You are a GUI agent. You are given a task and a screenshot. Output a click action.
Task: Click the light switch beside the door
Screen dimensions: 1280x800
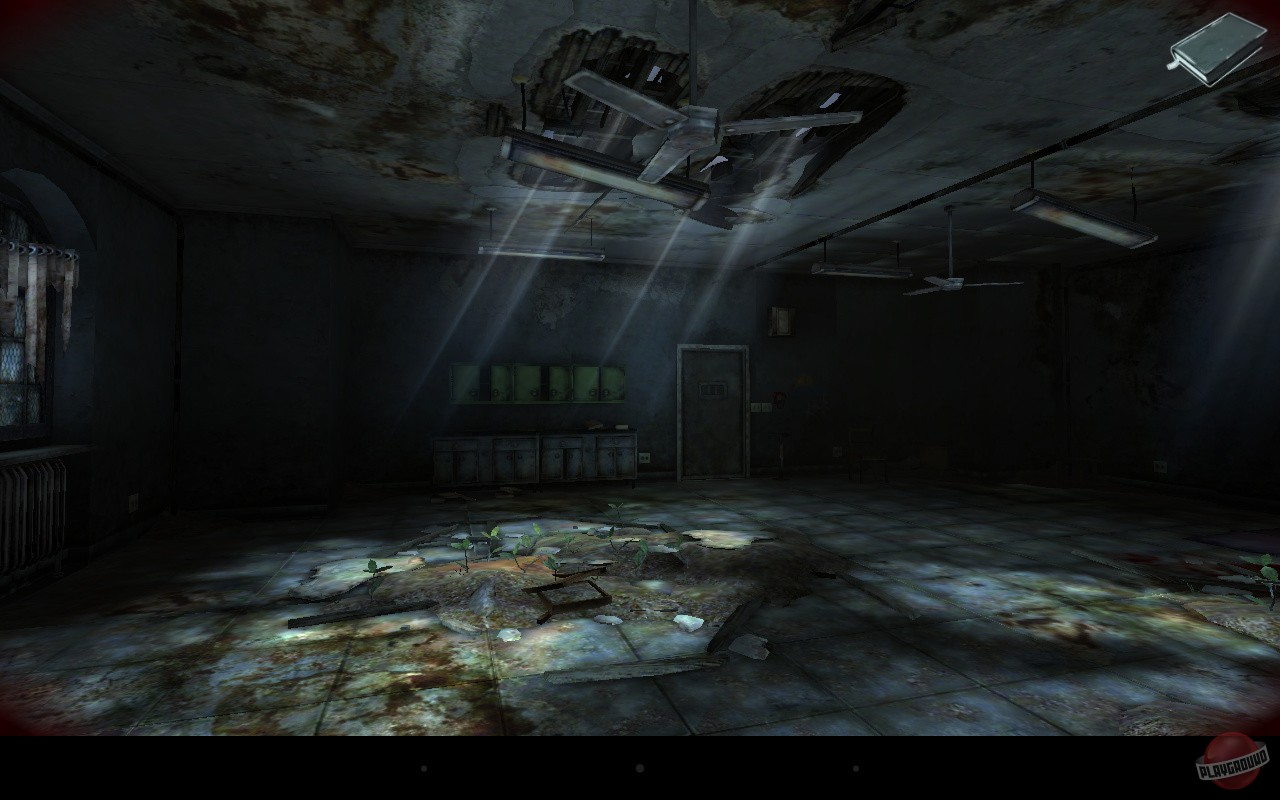click(762, 407)
